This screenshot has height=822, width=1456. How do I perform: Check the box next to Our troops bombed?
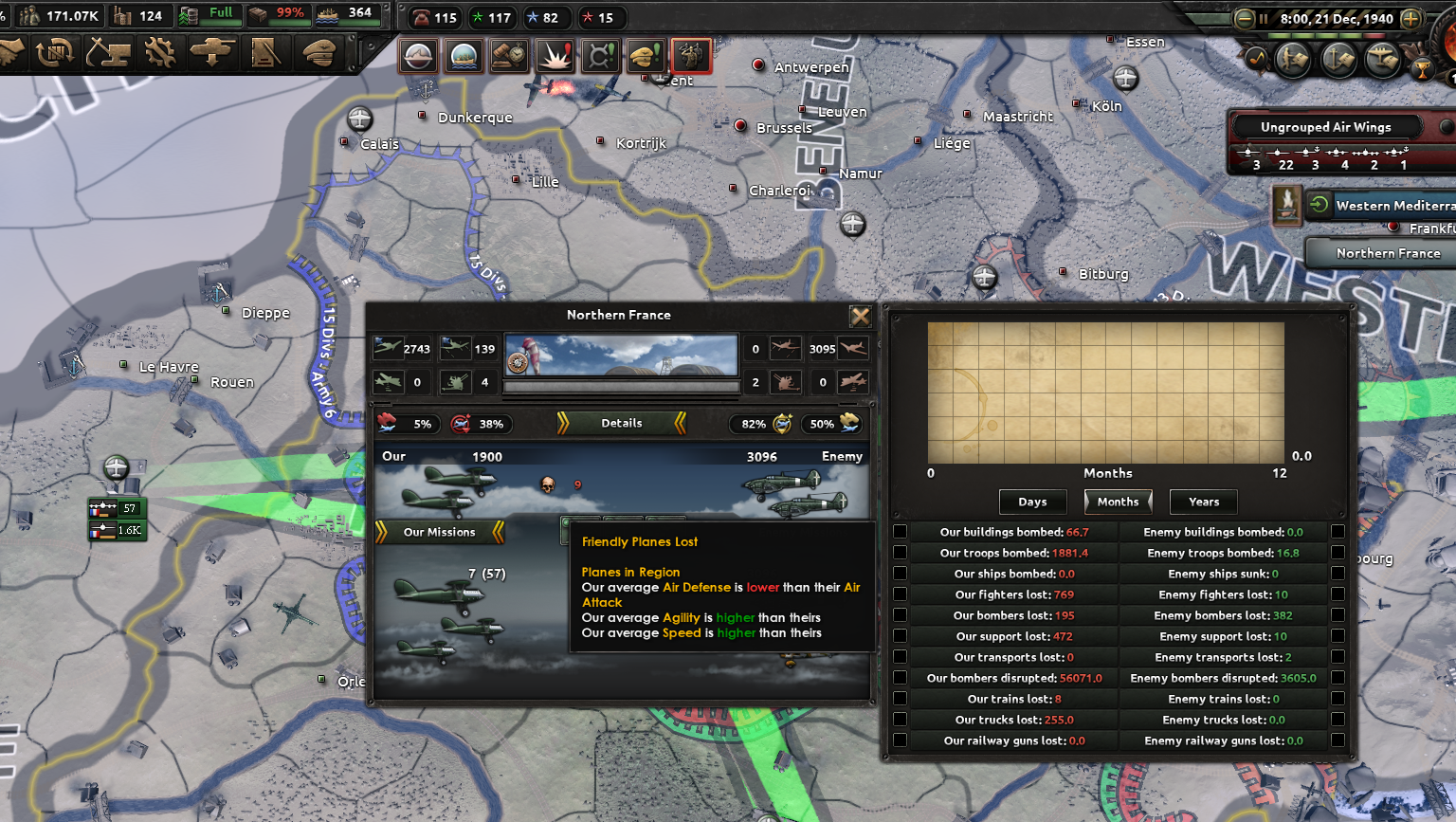click(x=900, y=553)
